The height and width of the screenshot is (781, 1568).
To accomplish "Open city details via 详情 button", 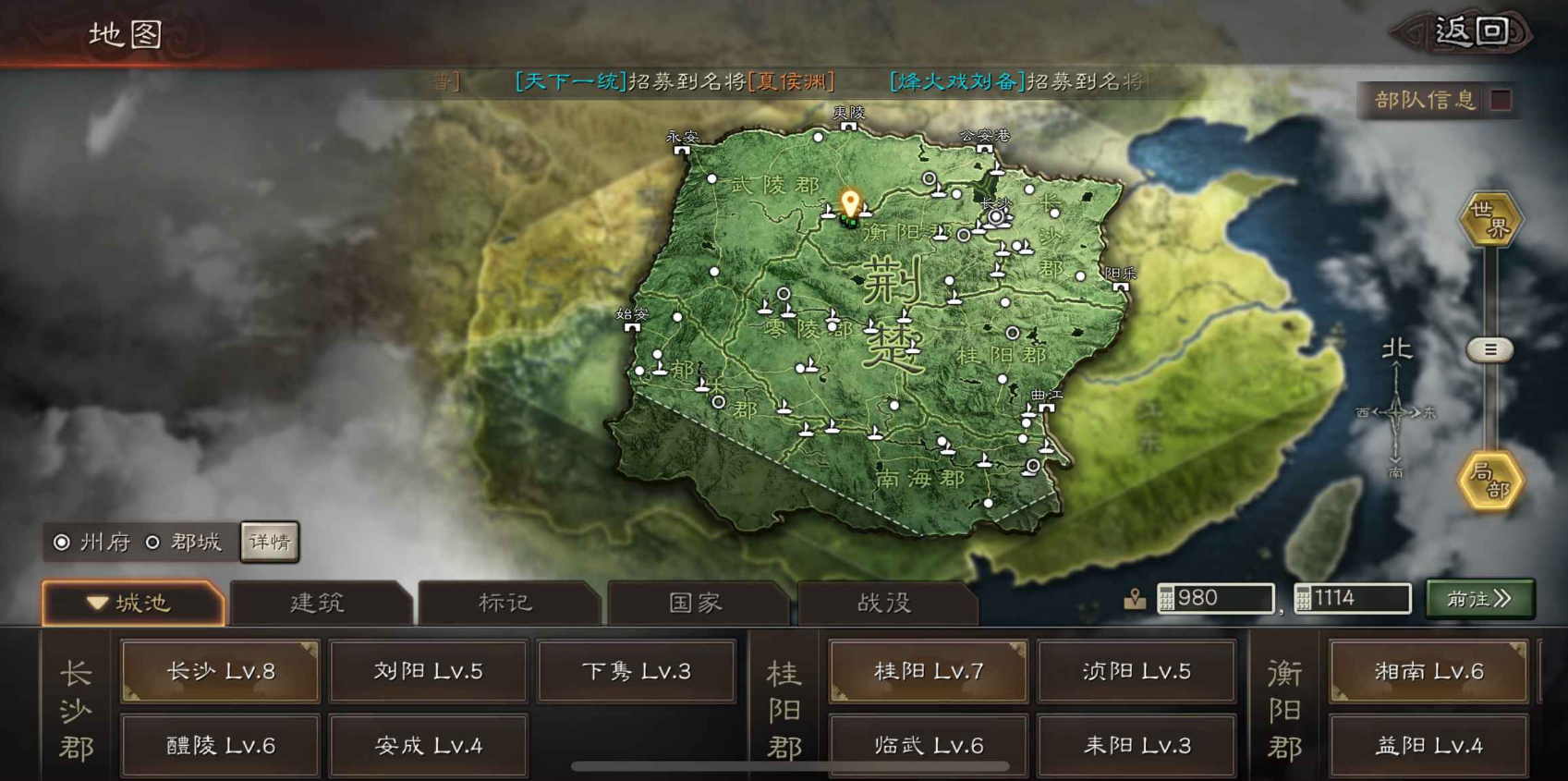I will pos(269,543).
